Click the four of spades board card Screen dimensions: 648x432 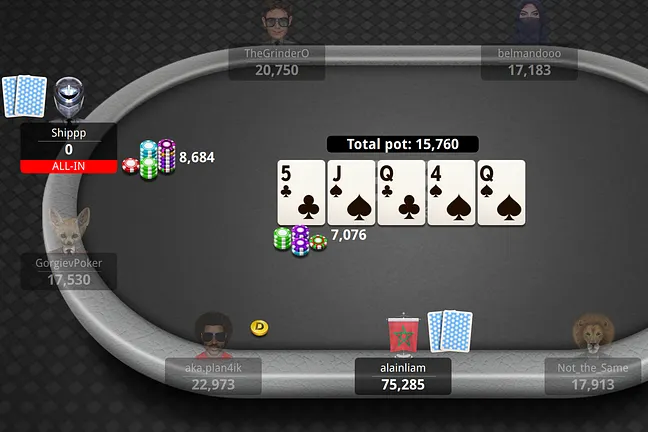click(x=451, y=192)
